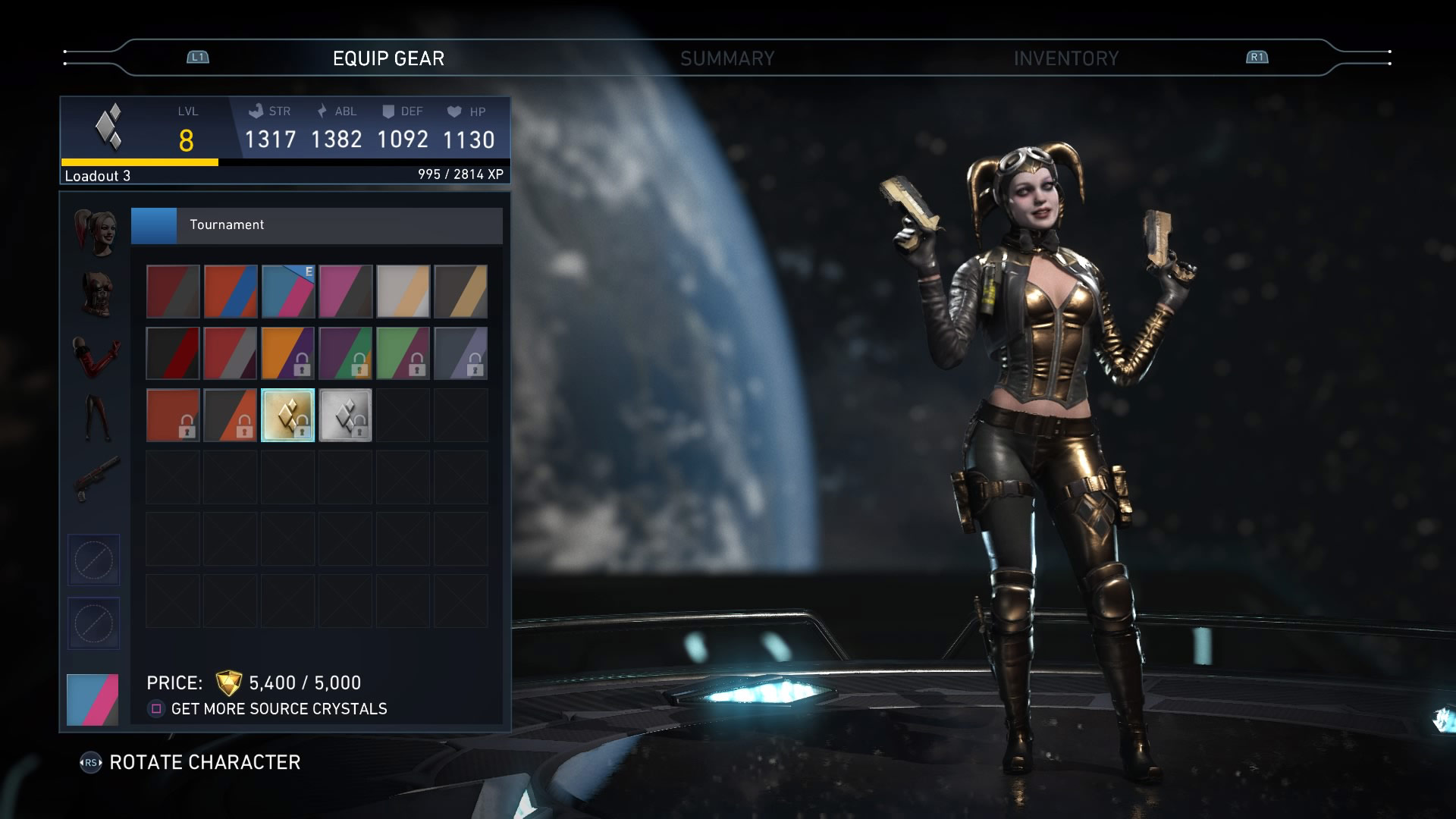Select the highlighted gold diamond shader

[x=287, y=415]
